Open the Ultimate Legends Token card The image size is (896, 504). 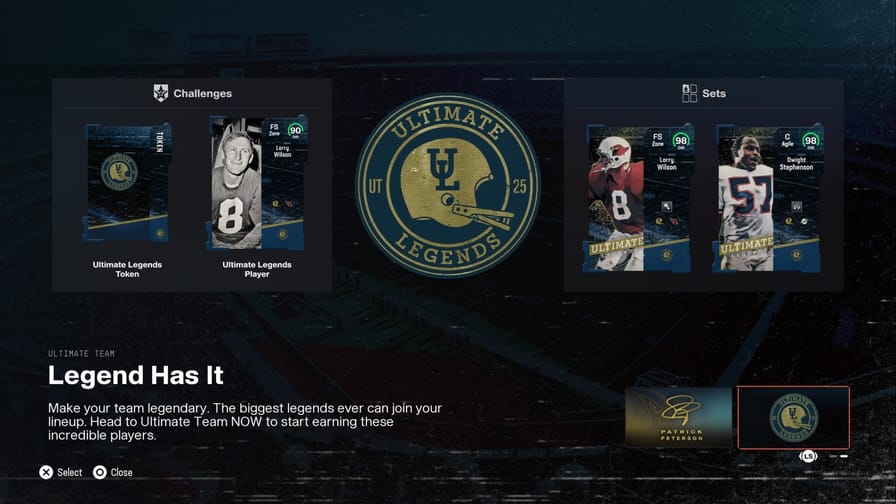click(128, 183)
